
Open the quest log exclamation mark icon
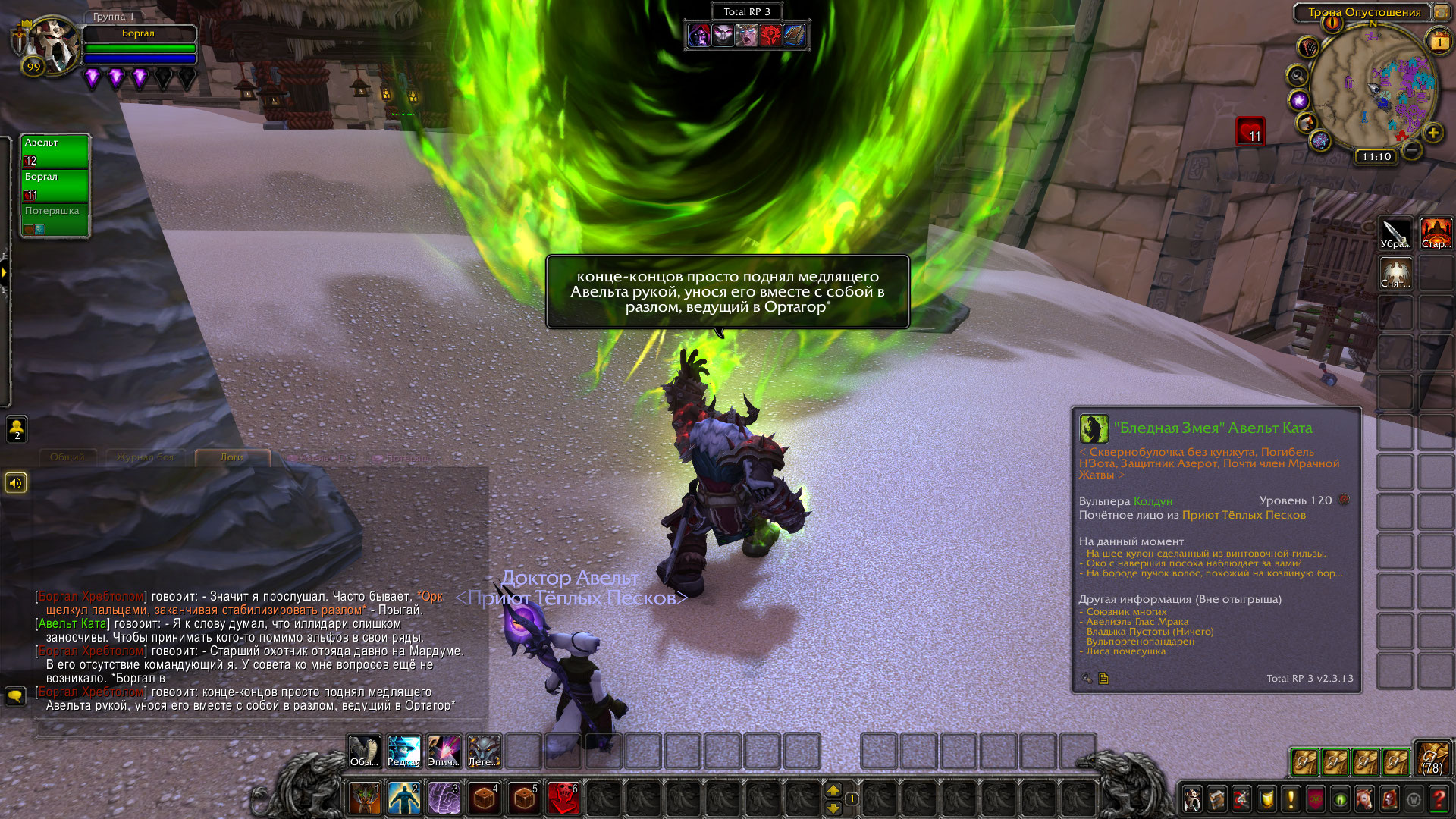[1291, 799]
